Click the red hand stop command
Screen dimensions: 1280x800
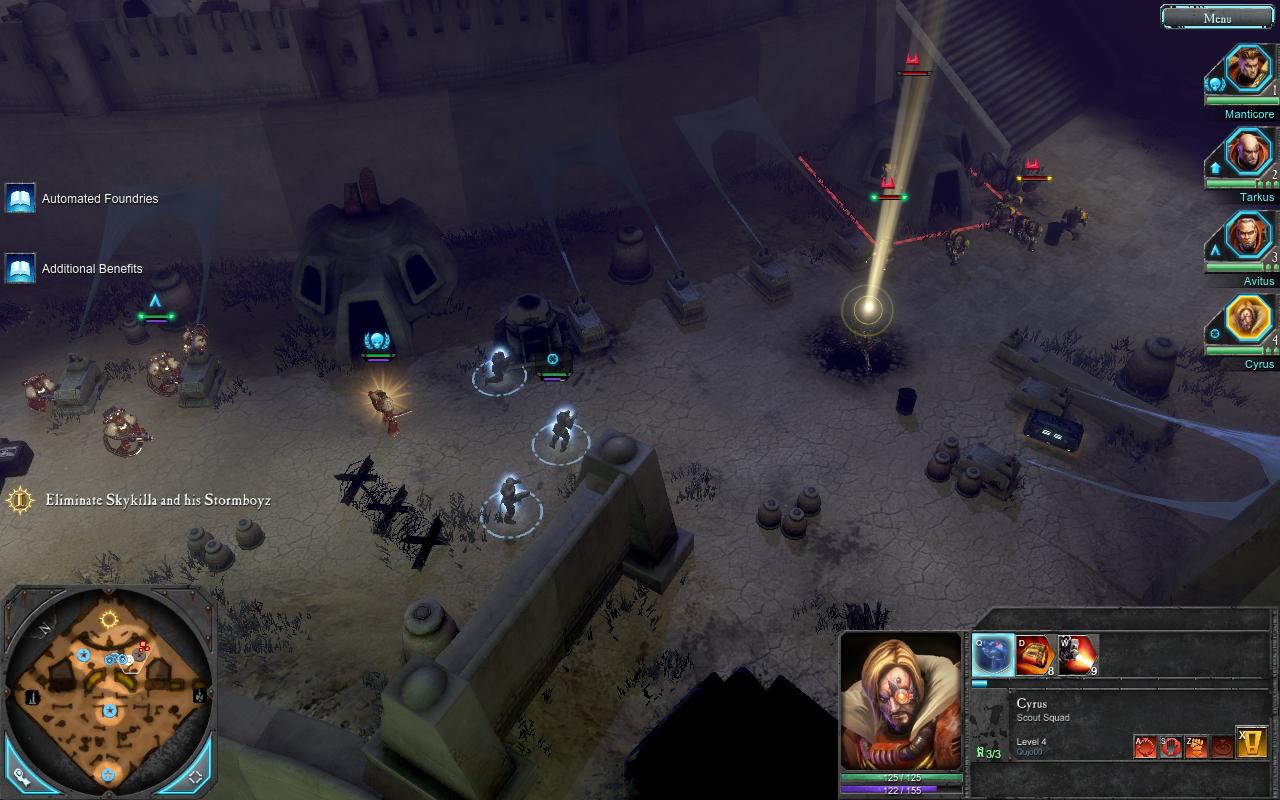coord(1171,745)
